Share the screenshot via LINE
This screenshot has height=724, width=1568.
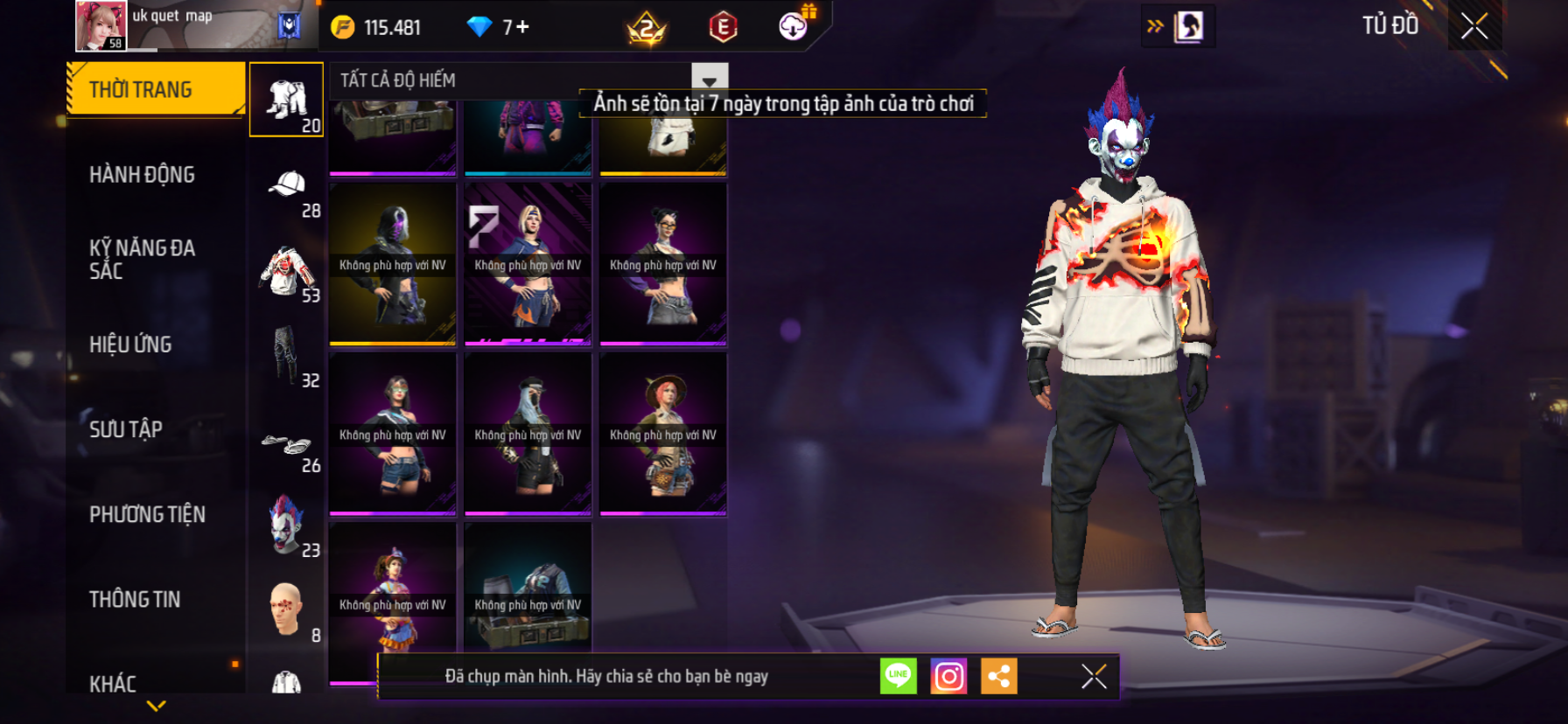coord(898,676)
